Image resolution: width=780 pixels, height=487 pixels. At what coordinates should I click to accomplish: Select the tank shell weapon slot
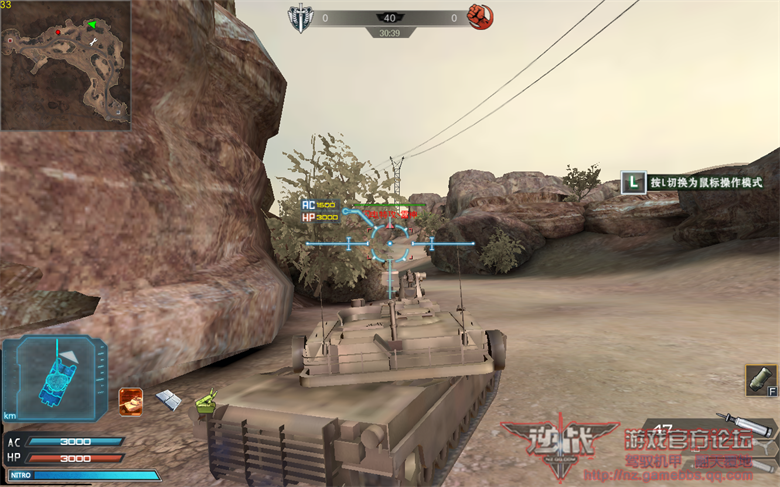tap(745, 427)
